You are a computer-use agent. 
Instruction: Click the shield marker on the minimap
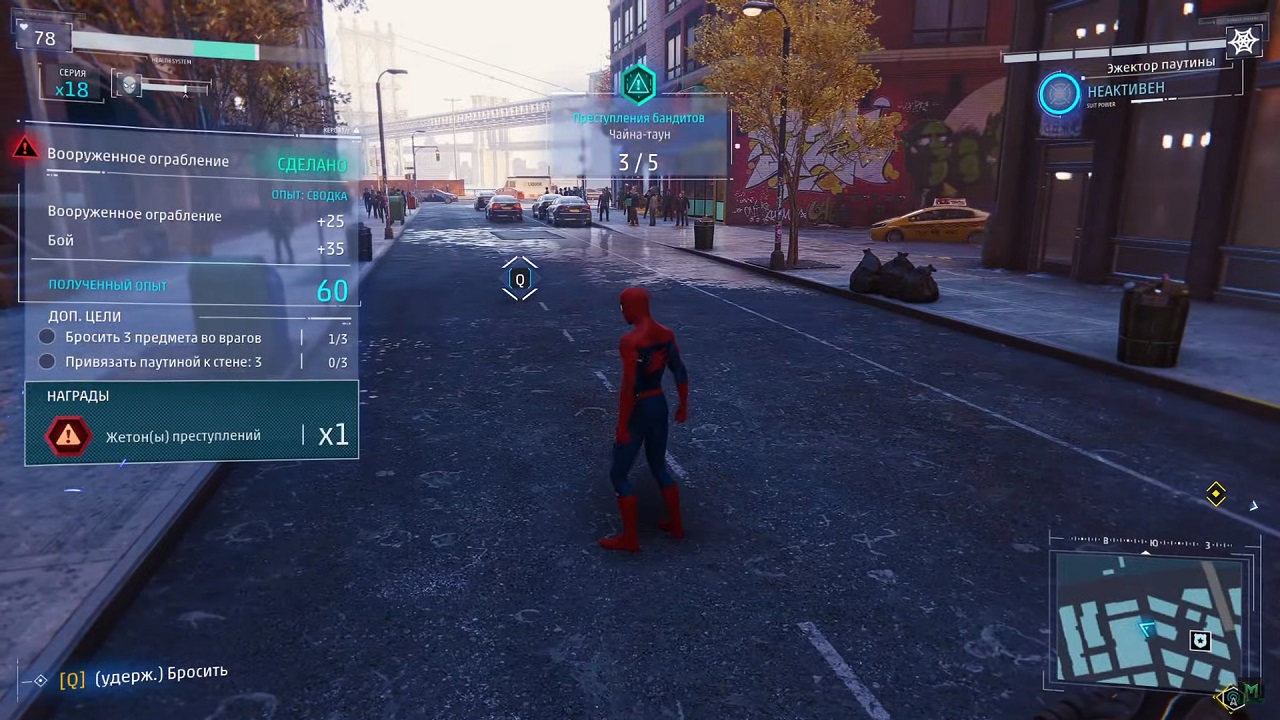coord(1201,641)
